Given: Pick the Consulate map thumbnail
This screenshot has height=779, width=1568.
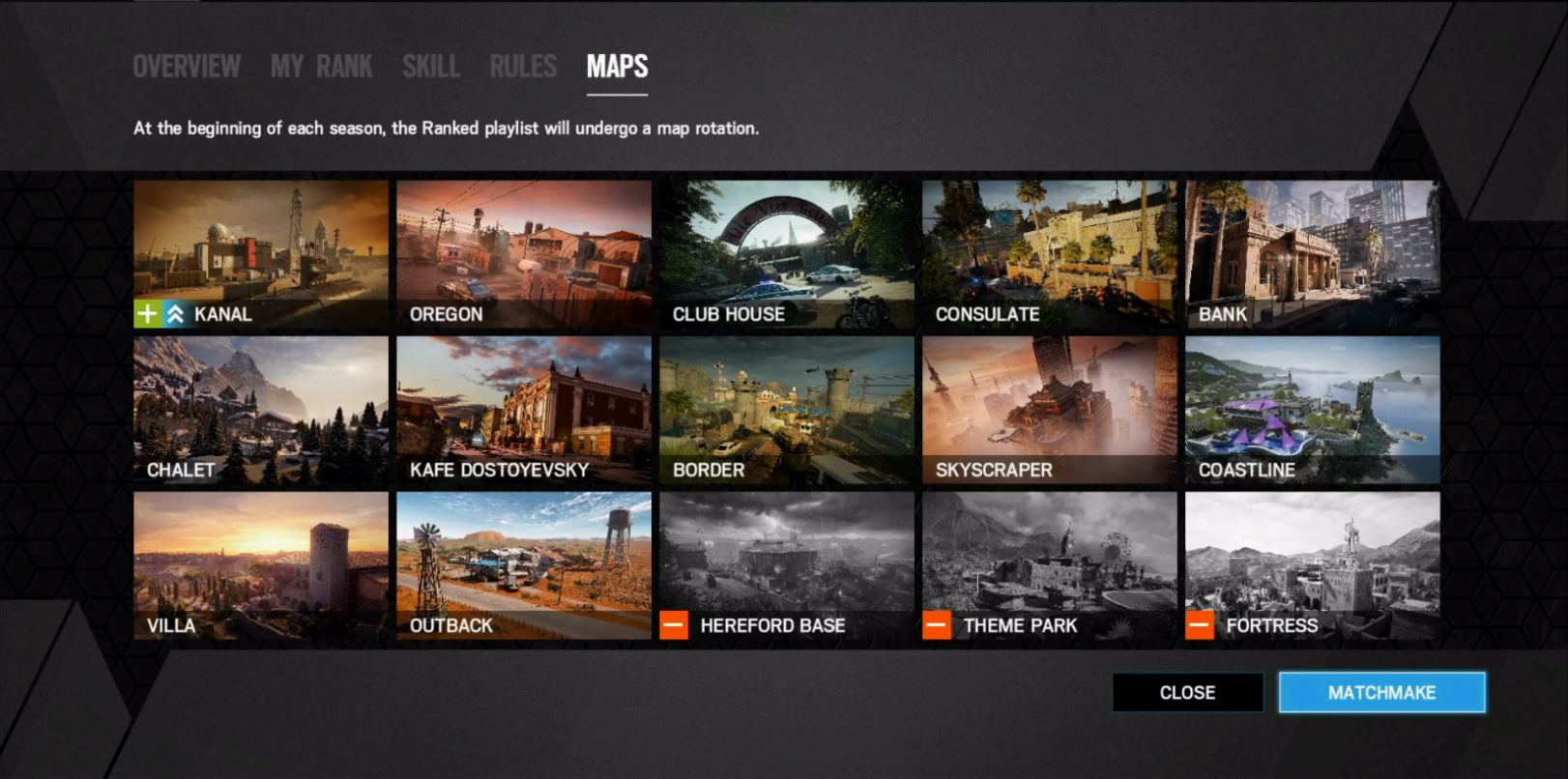Looking at the screenshot, I should (1050, 254).
